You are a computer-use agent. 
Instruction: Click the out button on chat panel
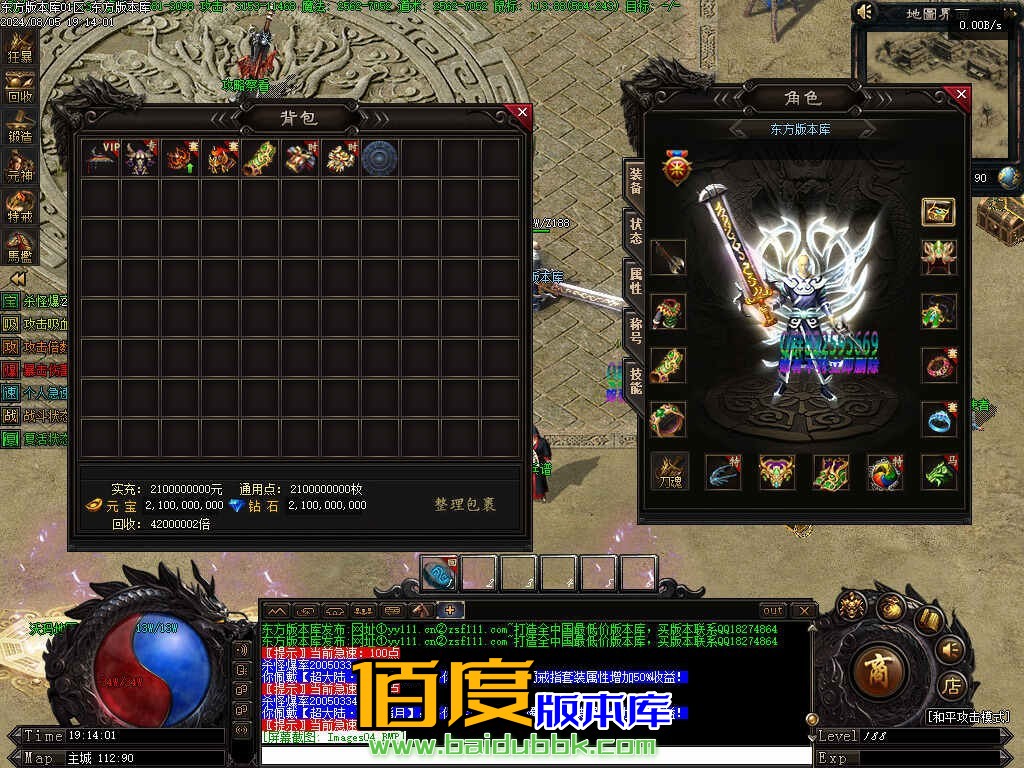tap(772, 610)
